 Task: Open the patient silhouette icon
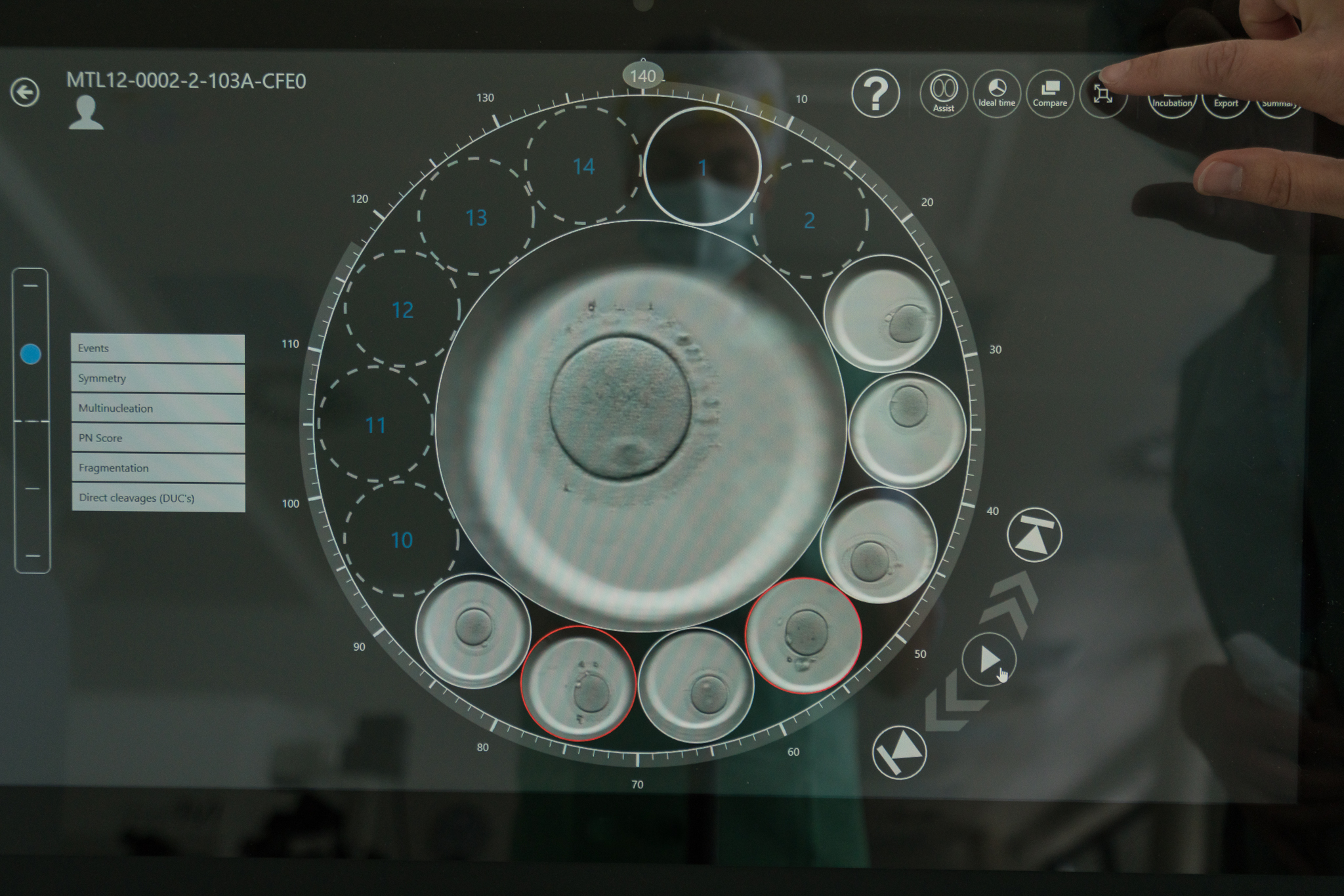(86, 113)
